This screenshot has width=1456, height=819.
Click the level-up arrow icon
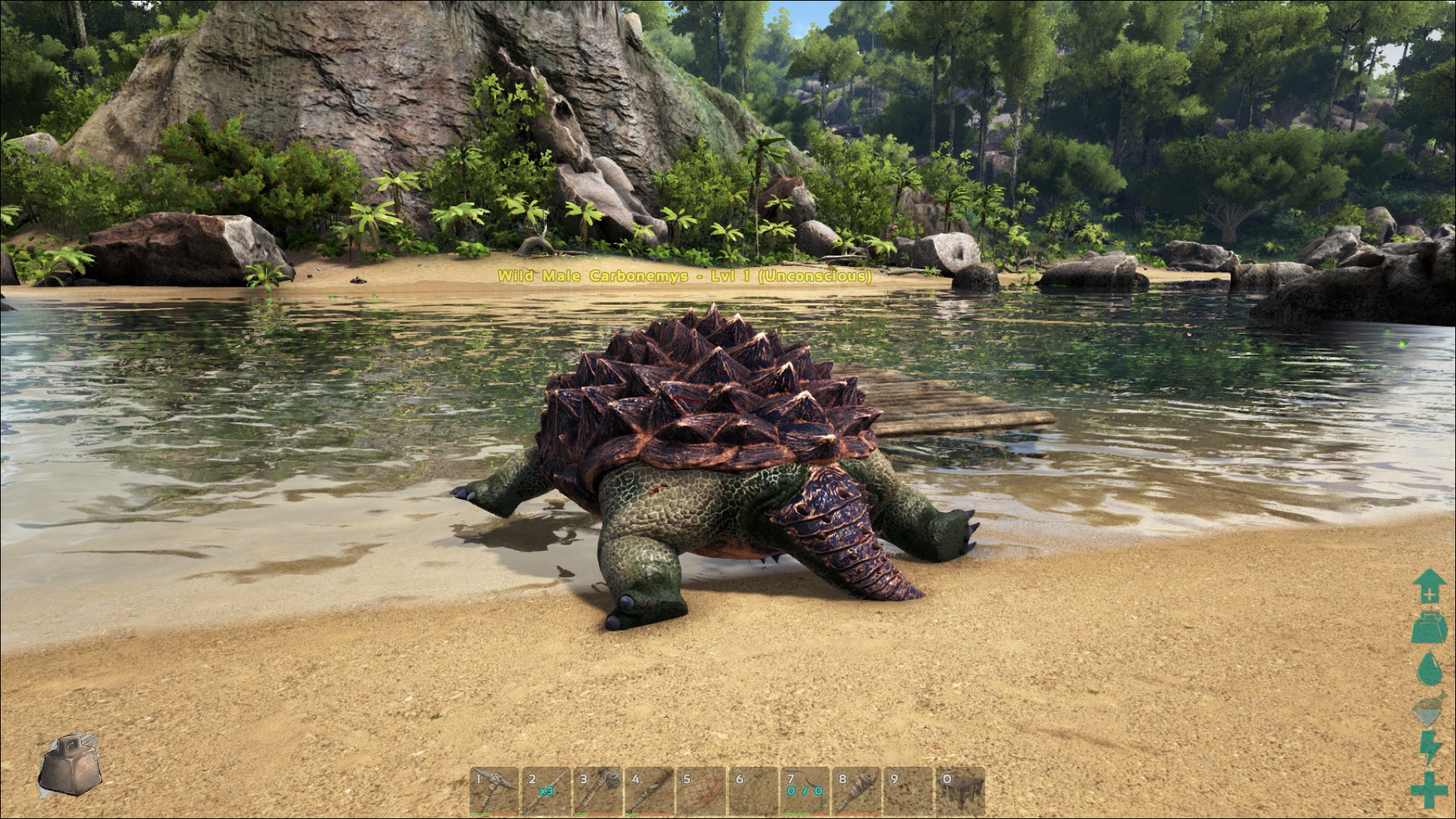(1429, 586)
